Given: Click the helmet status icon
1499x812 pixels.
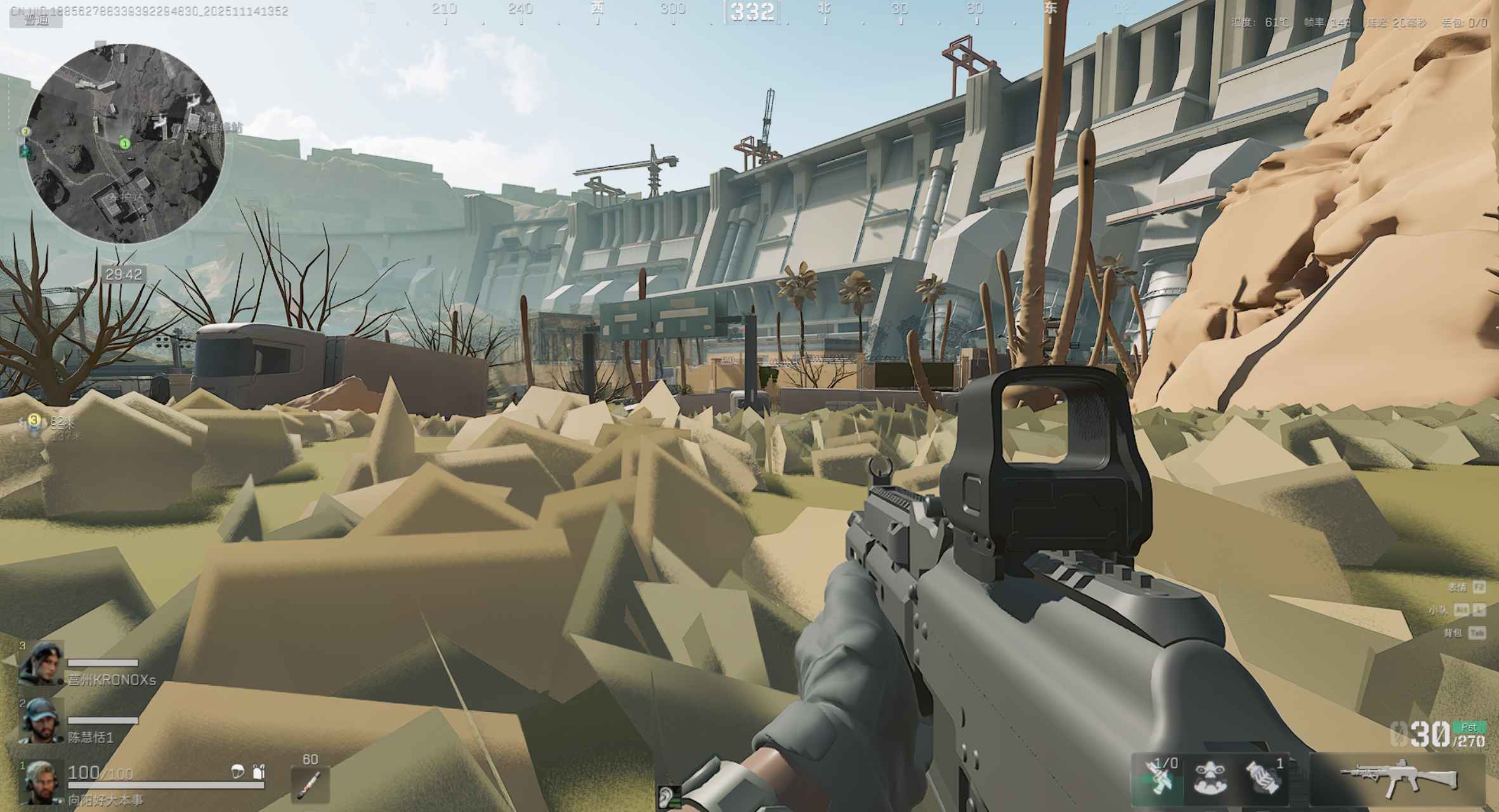Looking at the screenshot, I should point(238,771).
